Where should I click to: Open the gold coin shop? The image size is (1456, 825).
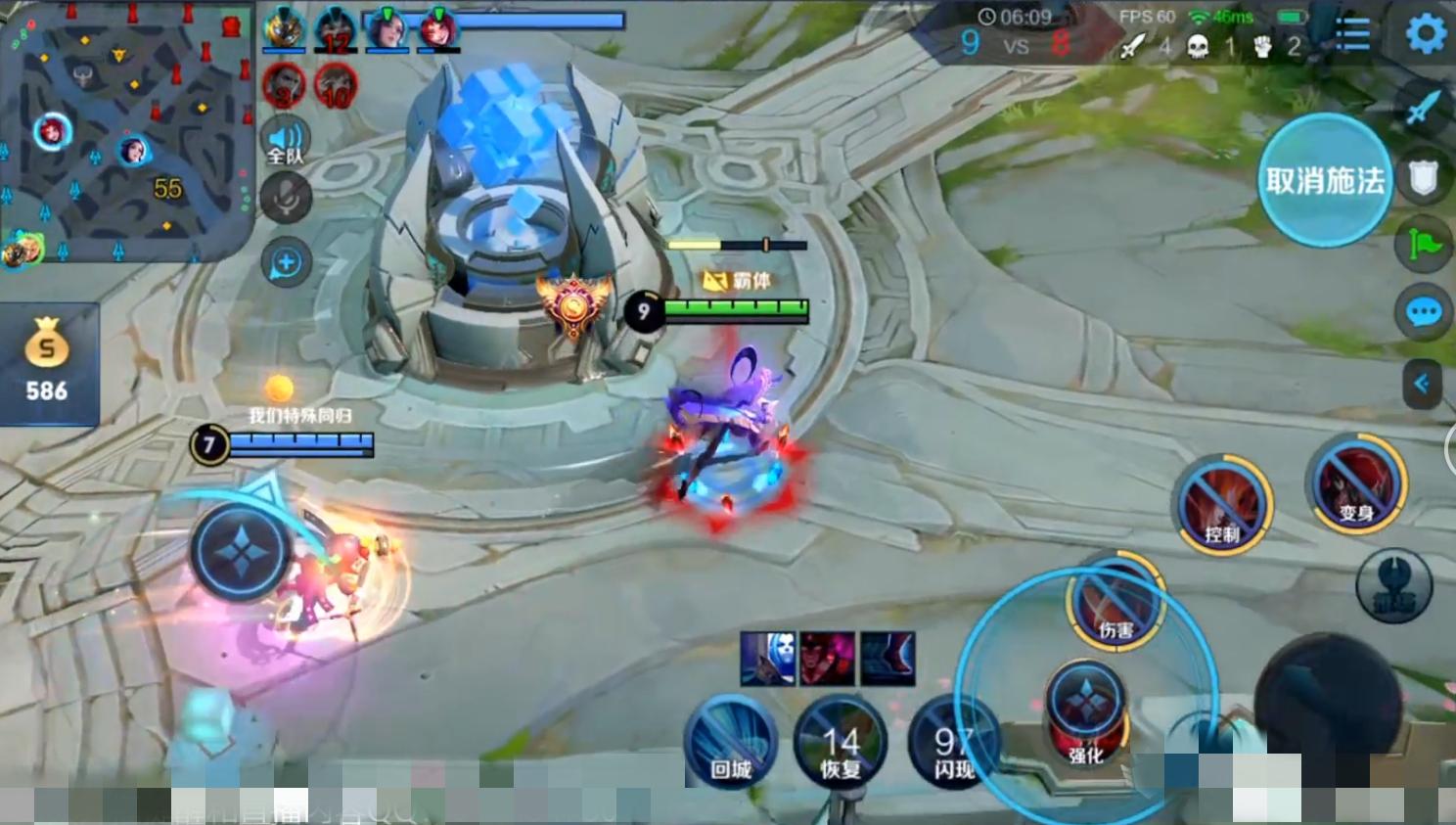(47, 364)
